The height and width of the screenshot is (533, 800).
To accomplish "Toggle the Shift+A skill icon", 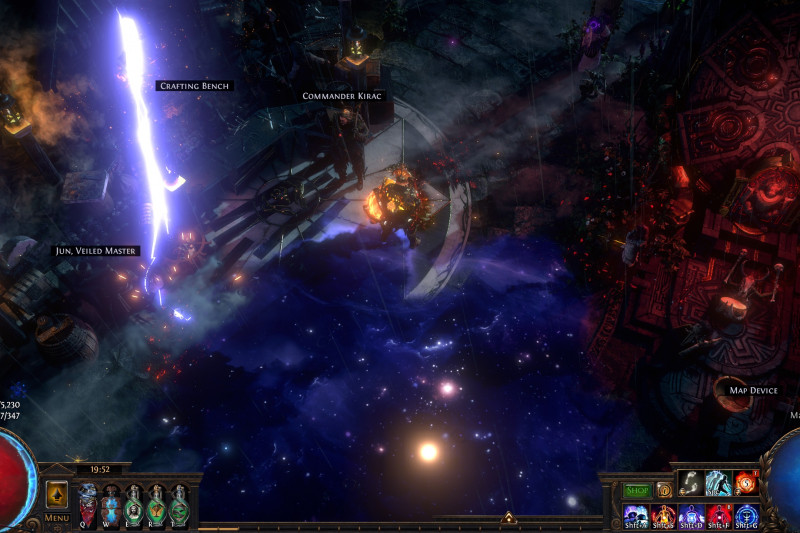I will click(x=636, y=515).
